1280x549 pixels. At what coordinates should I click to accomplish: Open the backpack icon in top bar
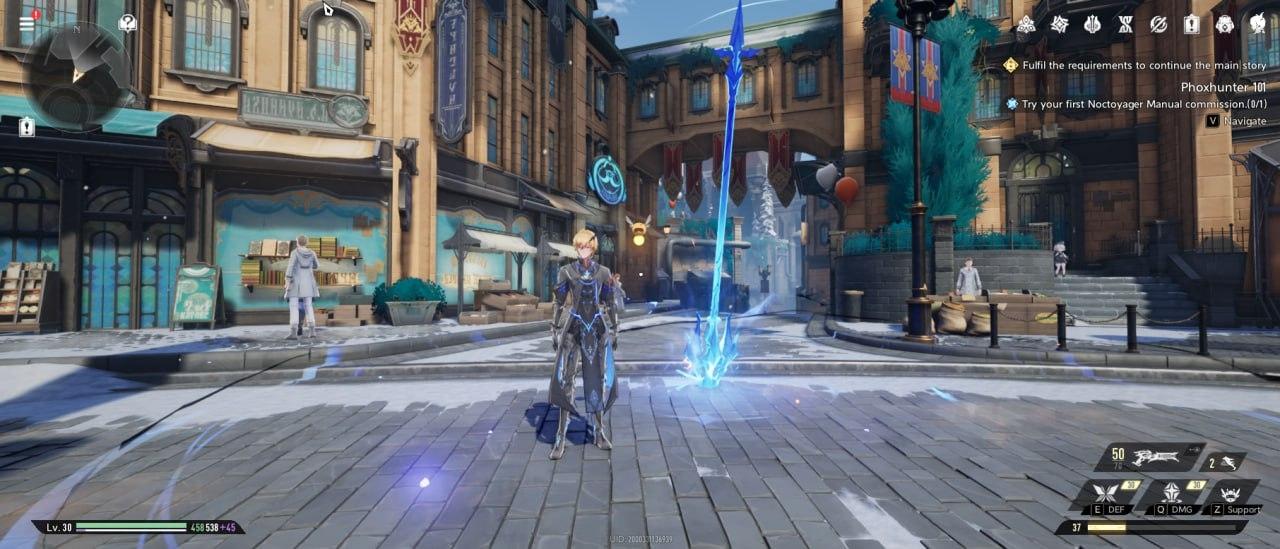[1225, 24]
